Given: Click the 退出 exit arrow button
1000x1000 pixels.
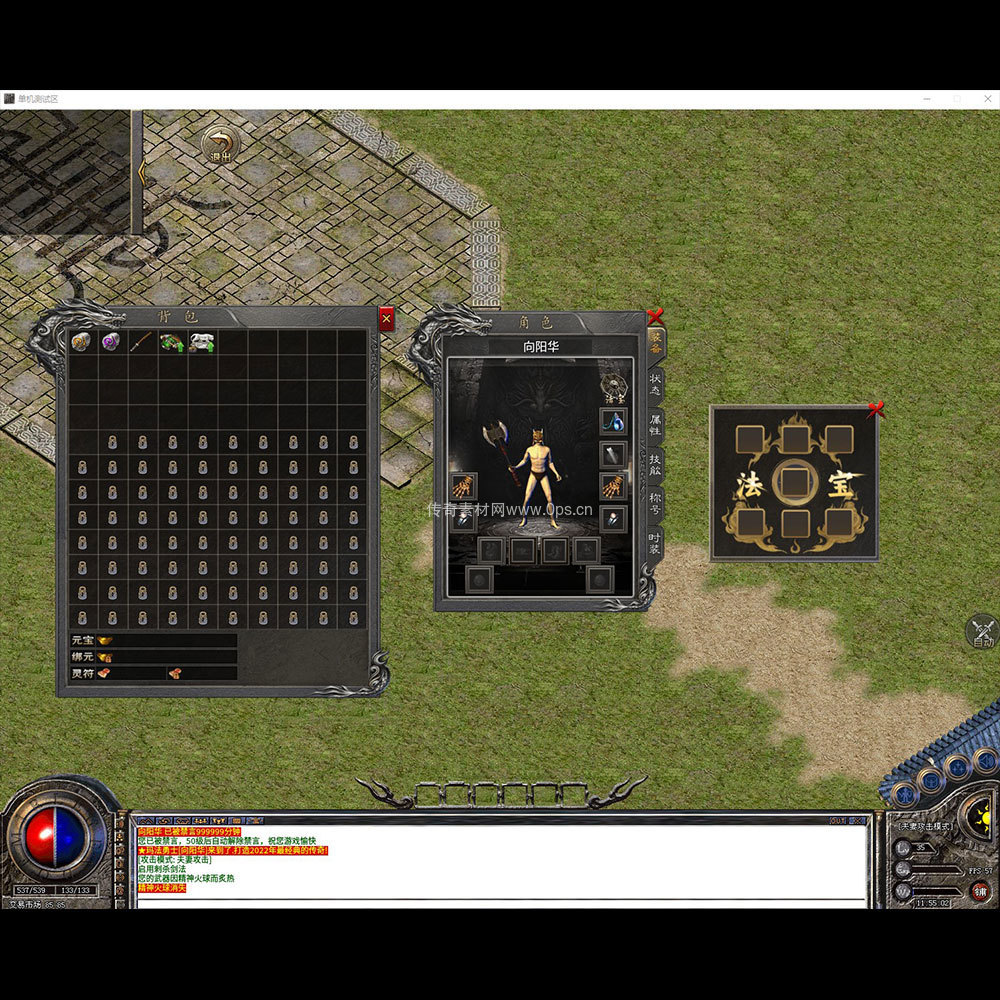Looking at the screenshot, I should (220, 146).
